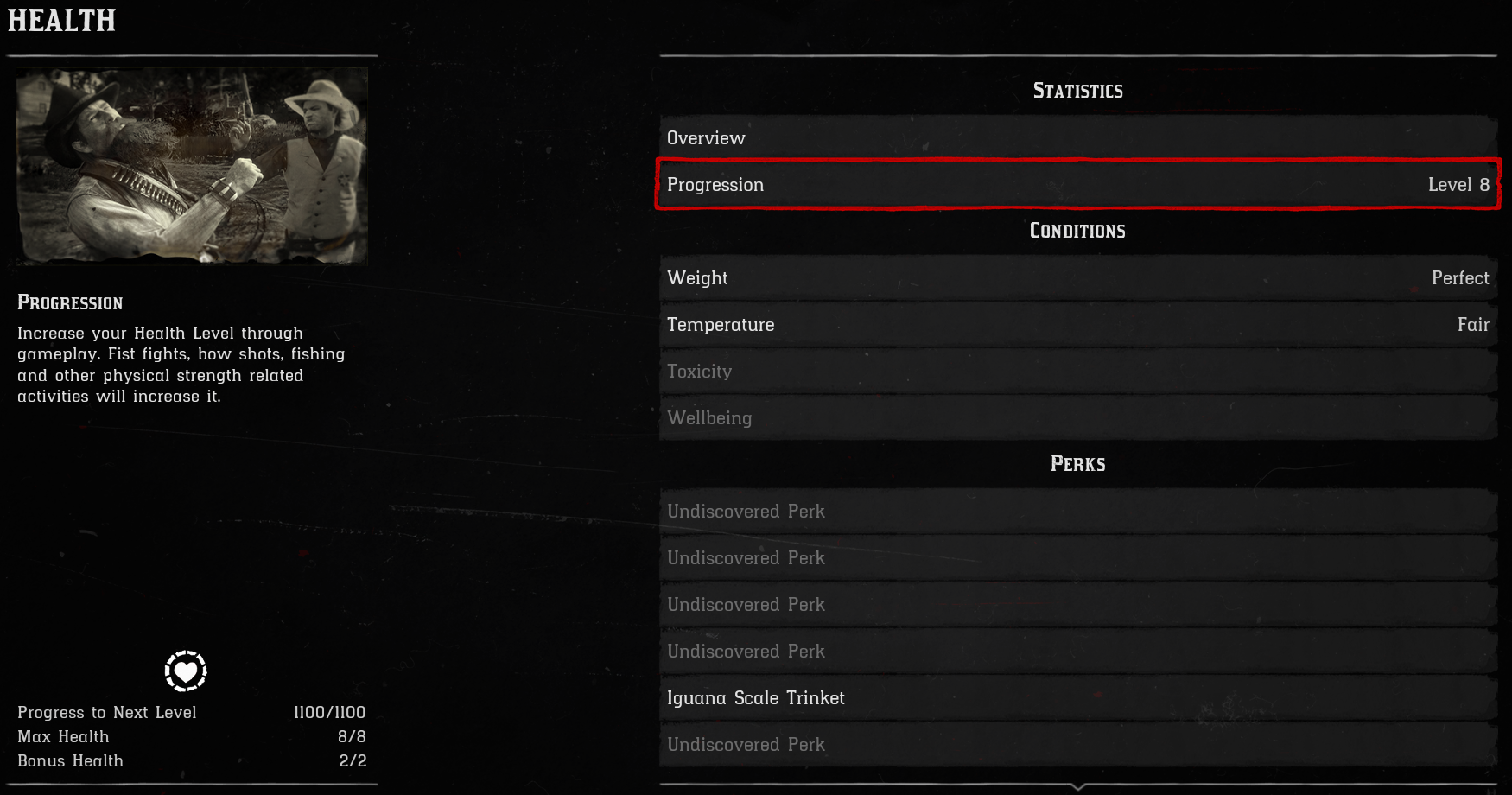Click the Level 8 label on Progression

[1458, 185]
